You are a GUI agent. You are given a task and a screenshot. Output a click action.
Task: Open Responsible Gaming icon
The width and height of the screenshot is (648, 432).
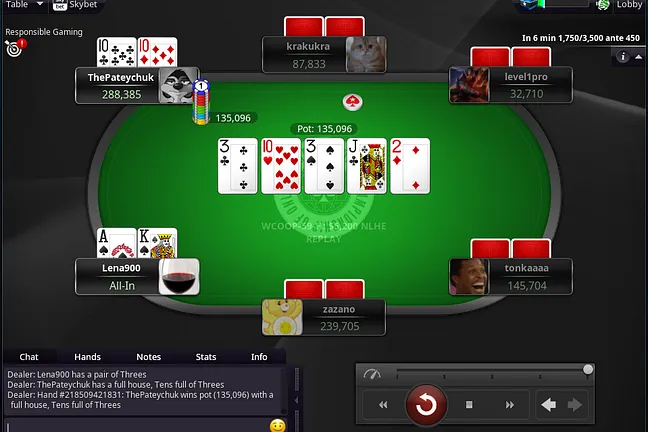click(x=14, y=48)
